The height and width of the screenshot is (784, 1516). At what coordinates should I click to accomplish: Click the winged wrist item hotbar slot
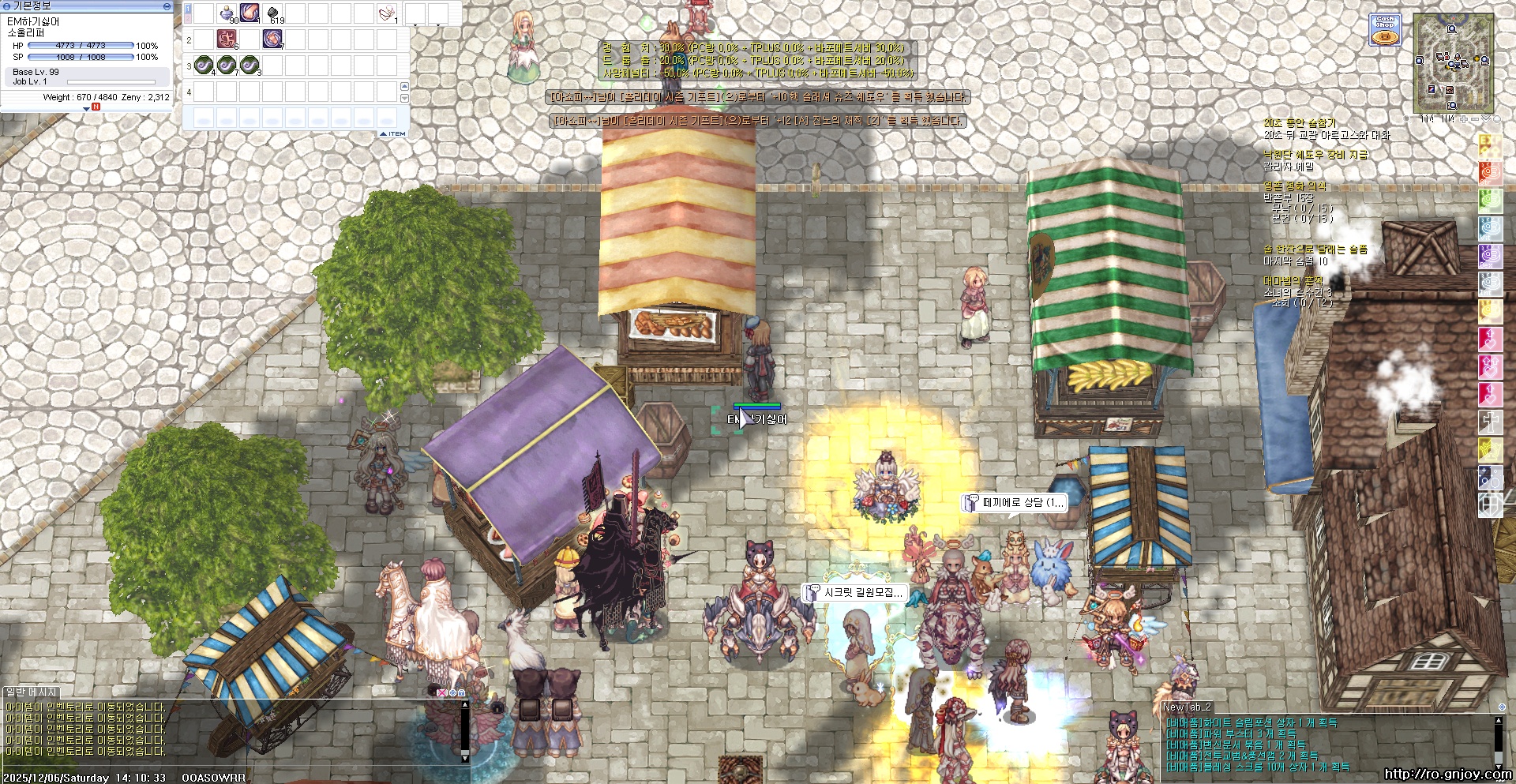coord(387,13)
